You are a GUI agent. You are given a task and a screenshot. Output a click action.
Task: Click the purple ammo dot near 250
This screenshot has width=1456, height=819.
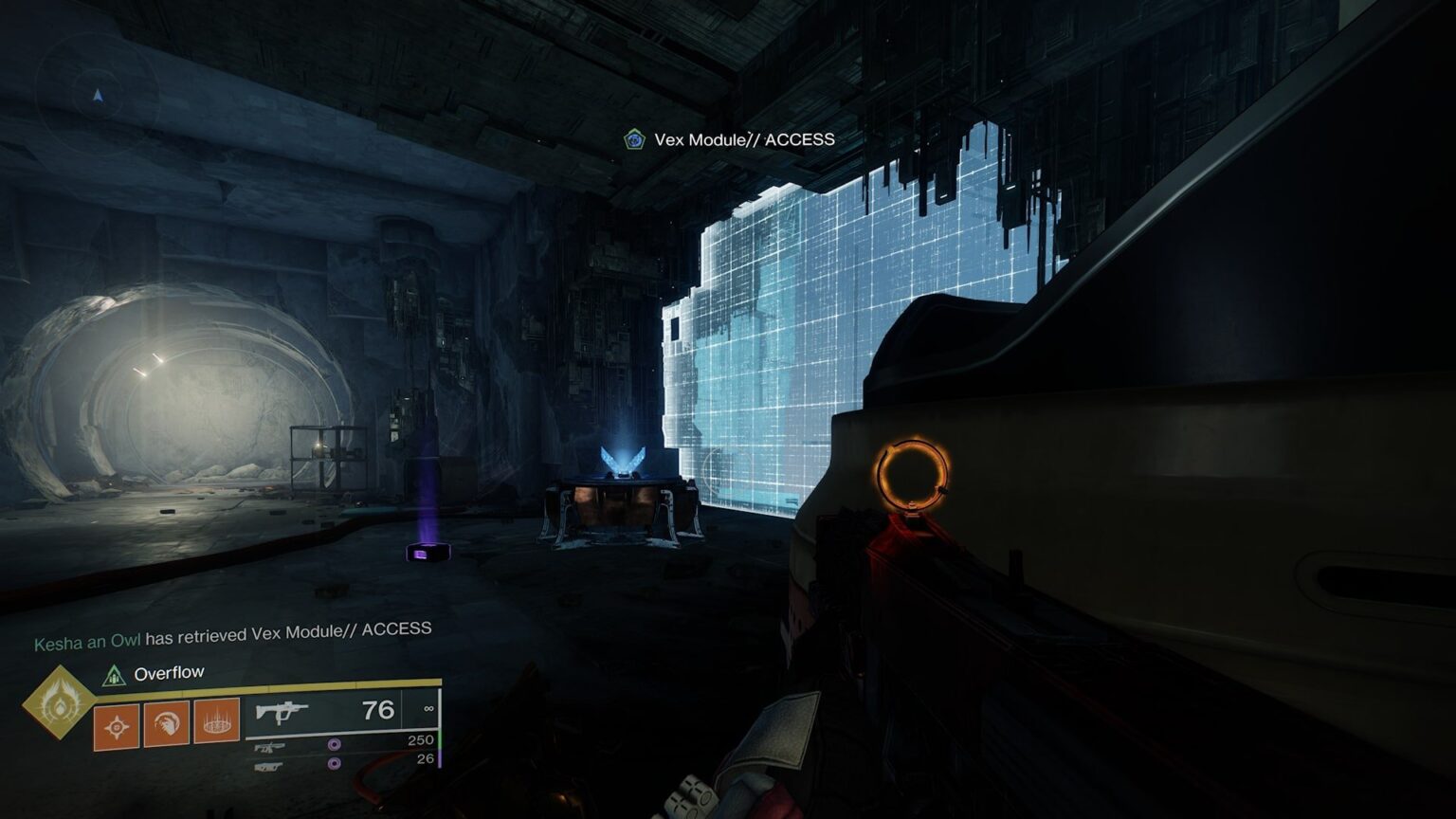click(x=334, y=746)
